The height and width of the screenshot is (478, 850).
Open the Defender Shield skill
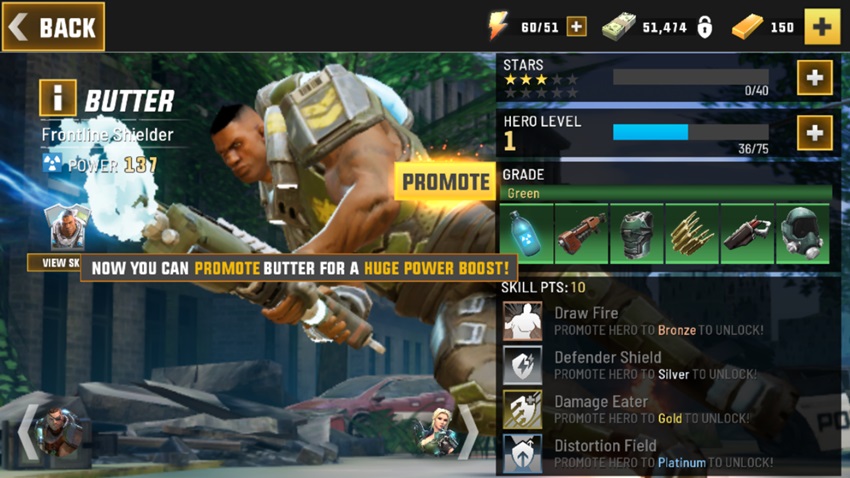point(523,365)
